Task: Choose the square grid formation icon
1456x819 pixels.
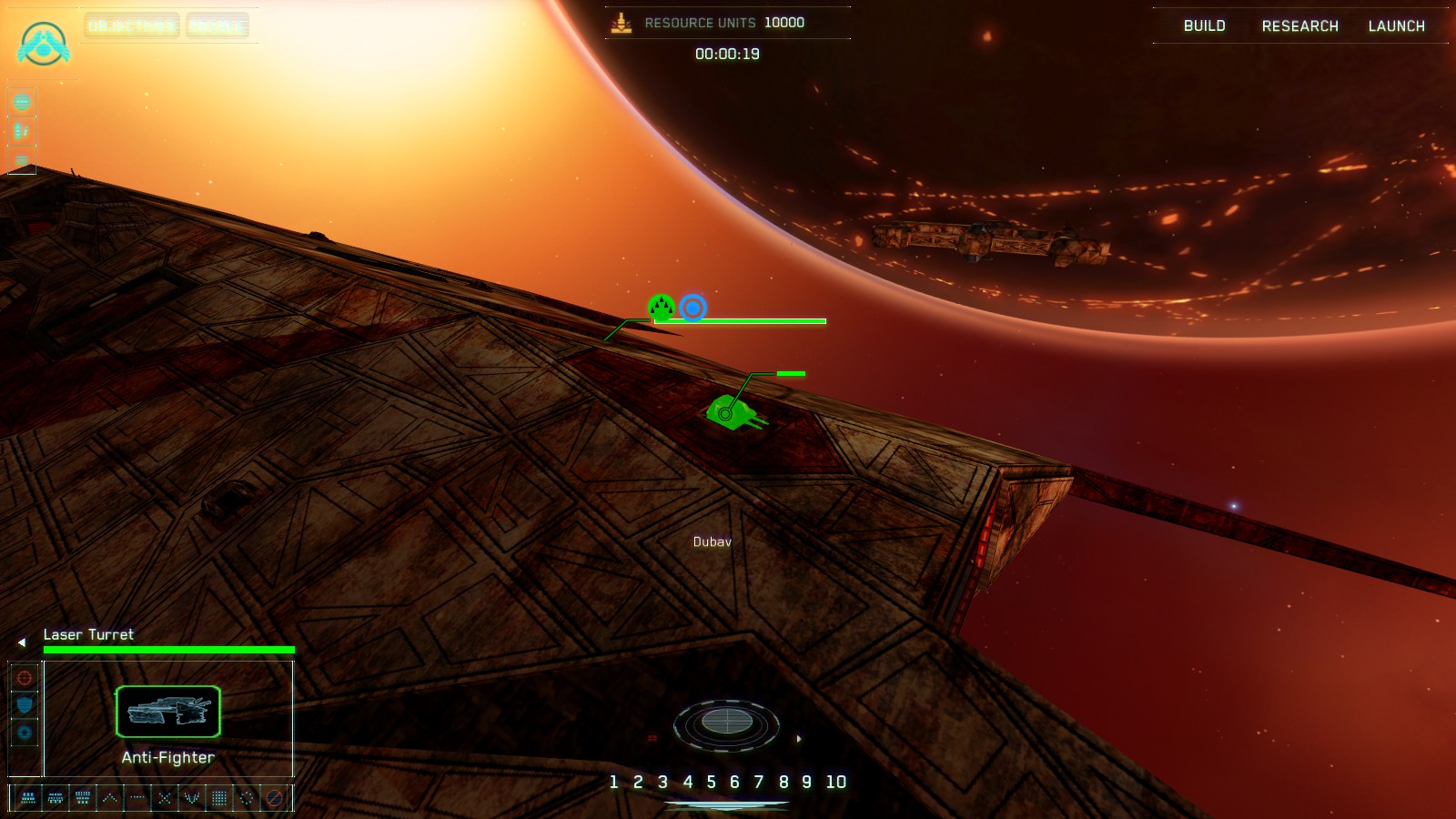Action: click(x=219, y=798)
